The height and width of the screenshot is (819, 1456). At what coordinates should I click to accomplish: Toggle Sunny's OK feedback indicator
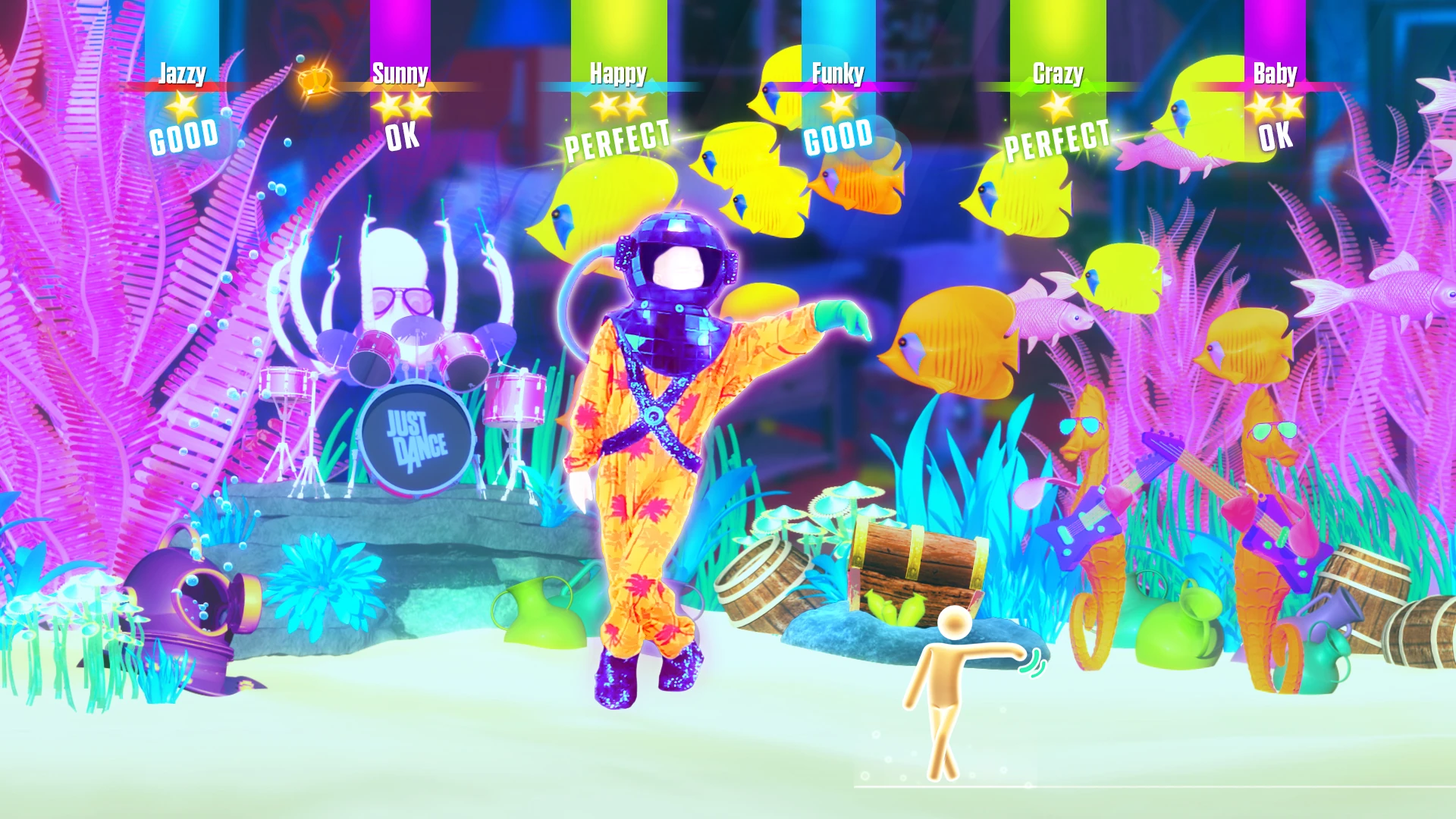(x=403, y=138)
